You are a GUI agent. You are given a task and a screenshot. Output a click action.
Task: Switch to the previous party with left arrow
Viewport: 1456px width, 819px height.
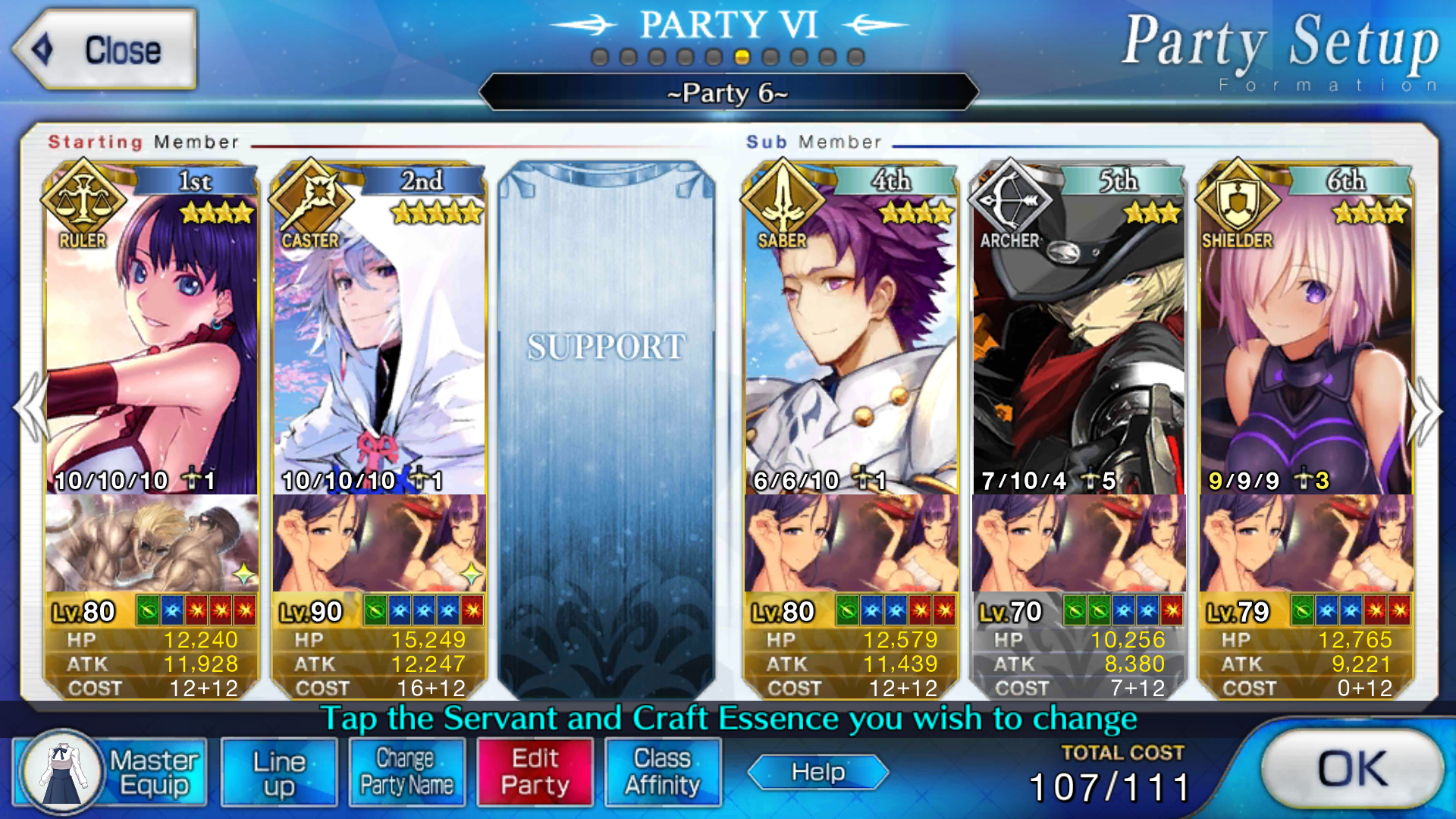[30, 409]
